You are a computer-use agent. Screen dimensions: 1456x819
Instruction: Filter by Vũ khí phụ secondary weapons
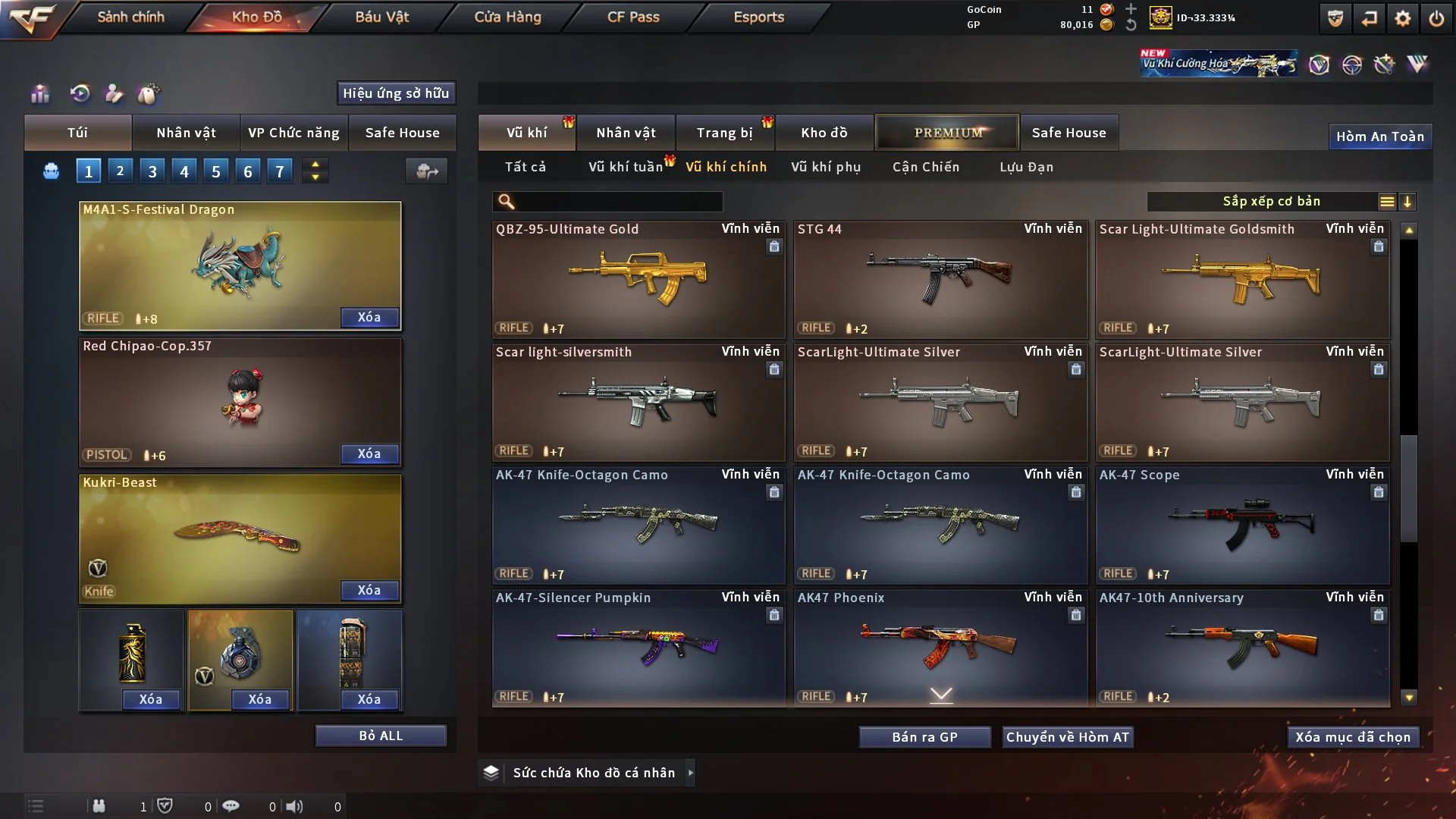point(825,167)
